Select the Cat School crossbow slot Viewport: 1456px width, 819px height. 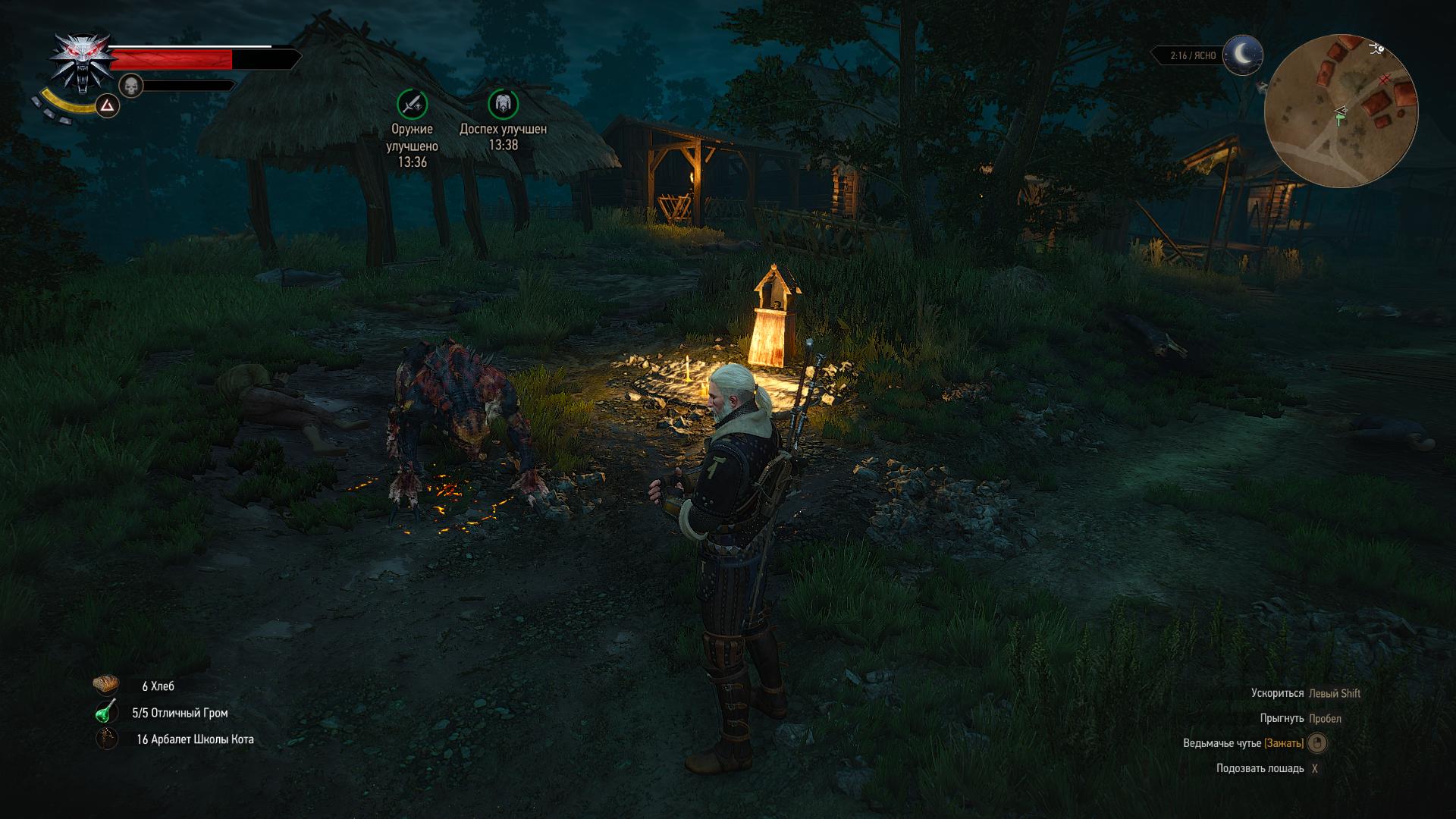(106, 739)
